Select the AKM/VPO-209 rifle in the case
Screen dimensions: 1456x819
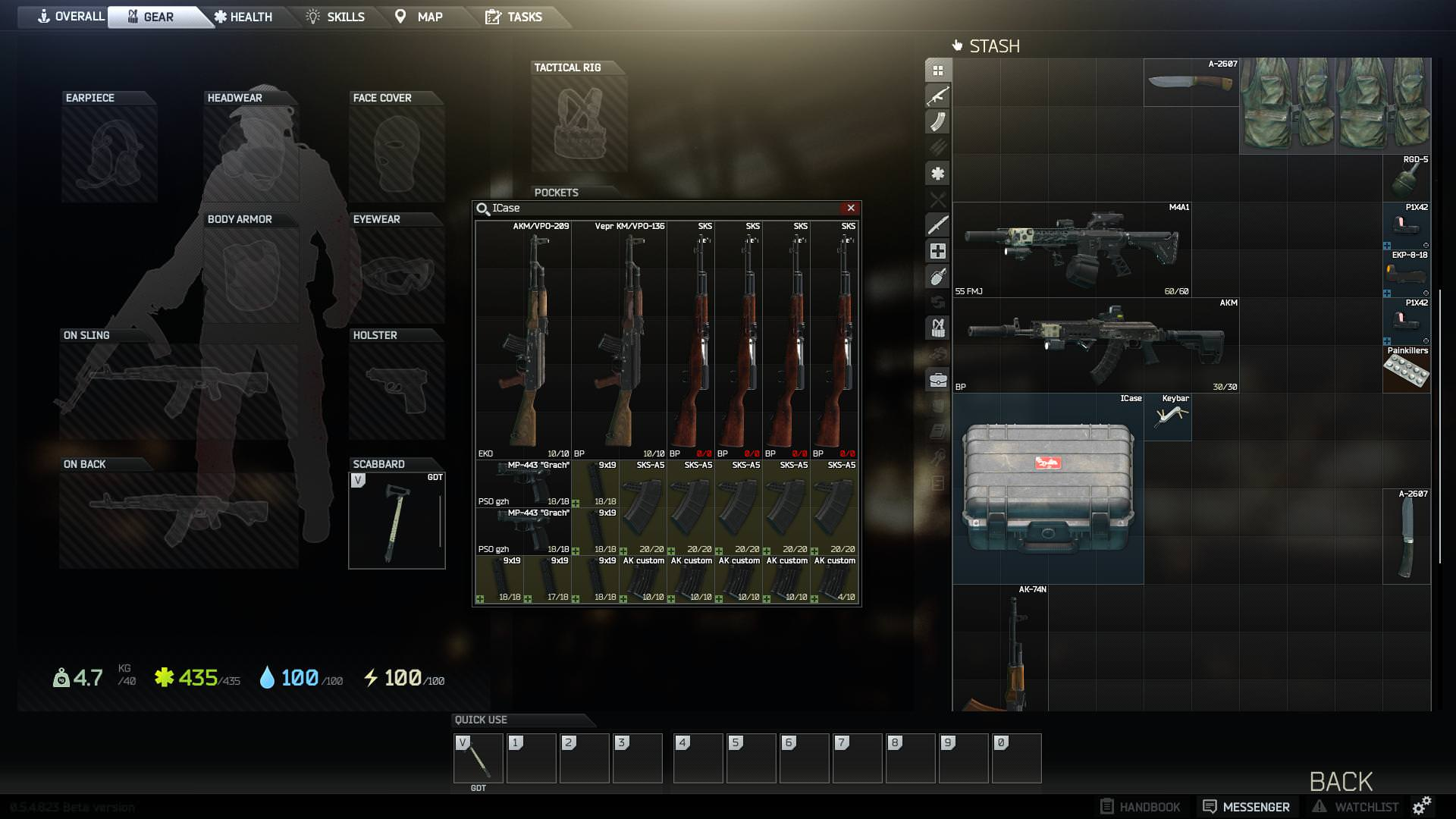pos(523,340)
